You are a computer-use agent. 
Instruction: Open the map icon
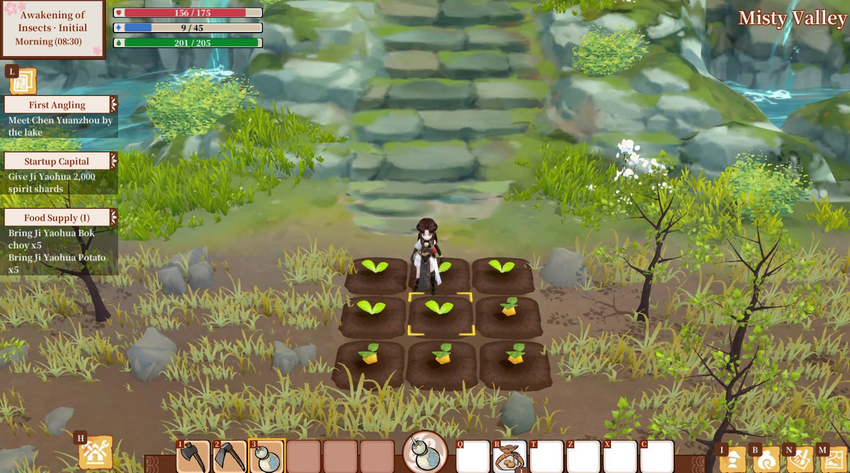coord(832,459)
